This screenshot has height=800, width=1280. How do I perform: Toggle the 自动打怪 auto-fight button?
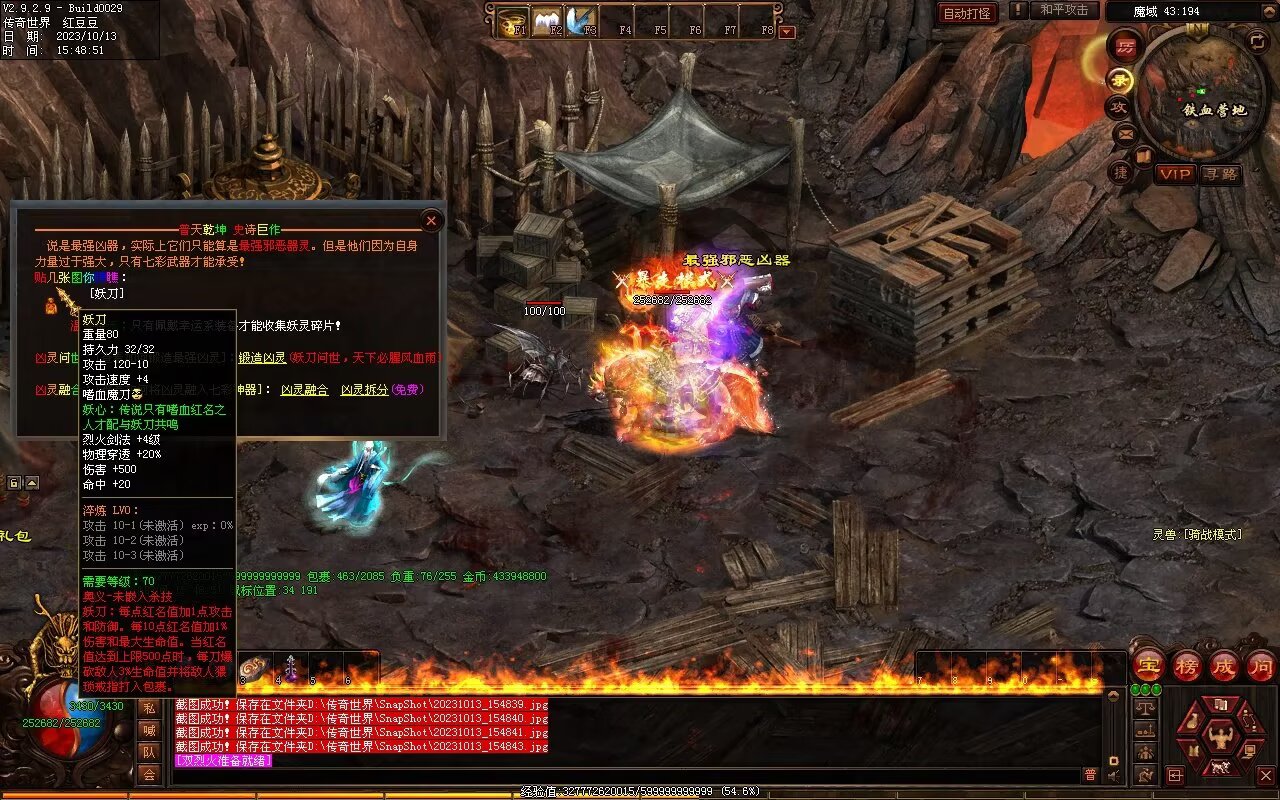coord(967,13)
